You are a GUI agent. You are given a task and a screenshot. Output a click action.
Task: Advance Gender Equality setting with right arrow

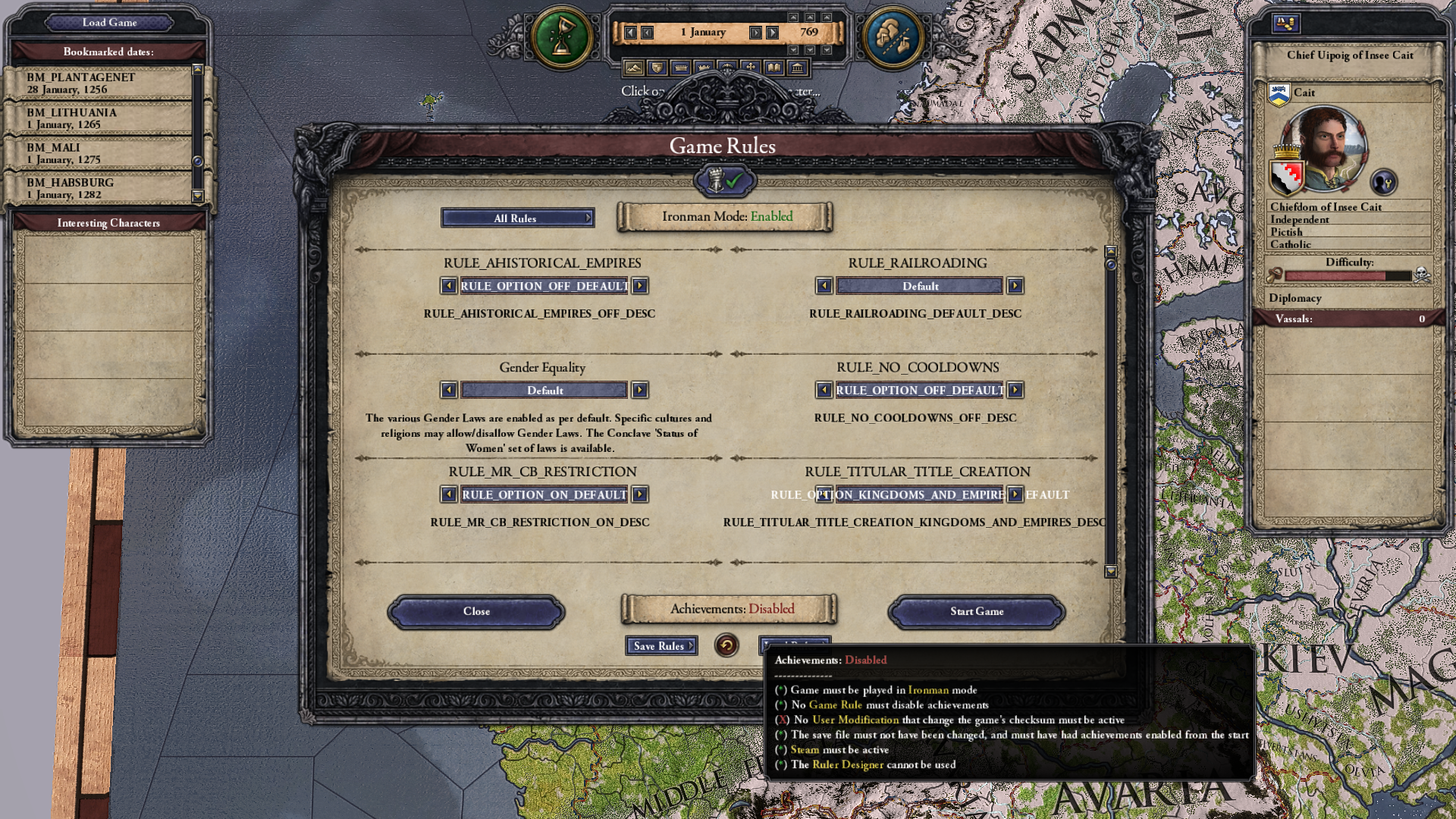coord(641,390)
